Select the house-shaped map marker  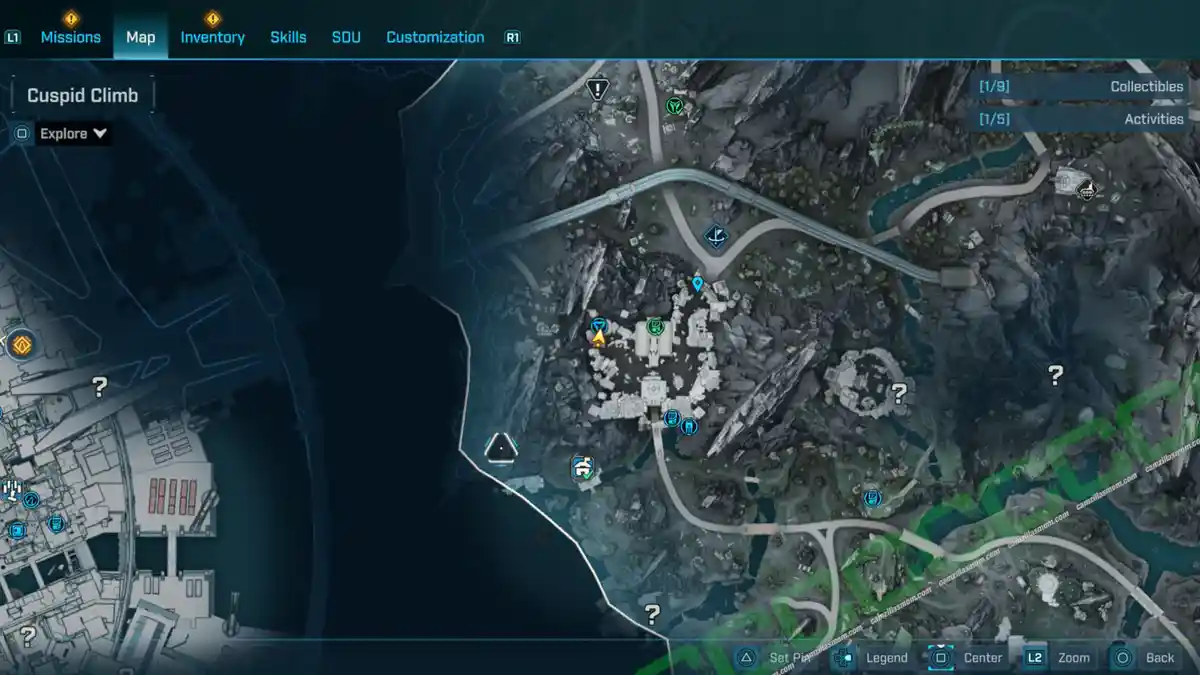click(582, 466)
